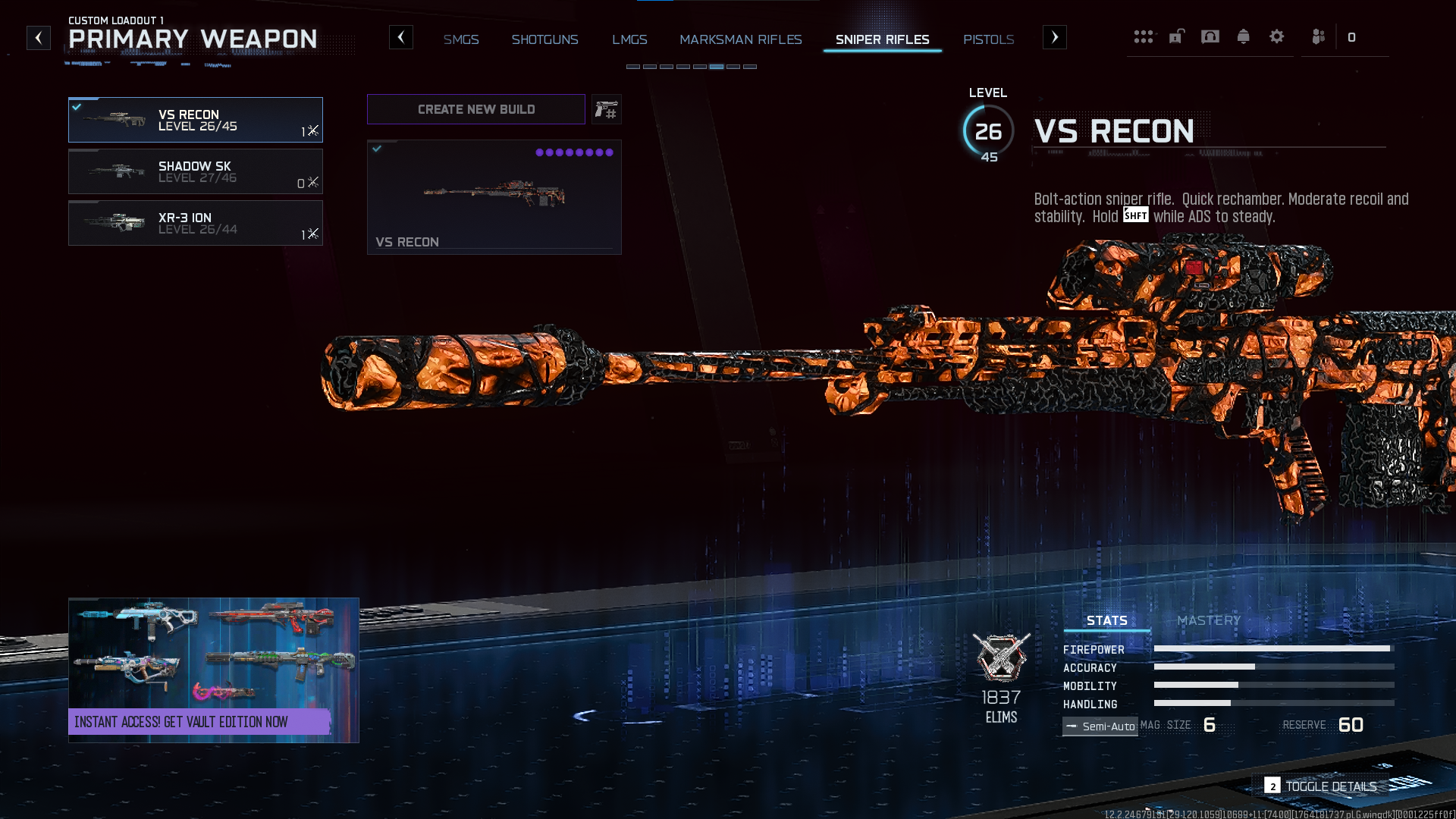Switch to Marksman Rifles tab
Viewport: 1456px width, 819px height.
pyautogui.click(x=740, y=39)
